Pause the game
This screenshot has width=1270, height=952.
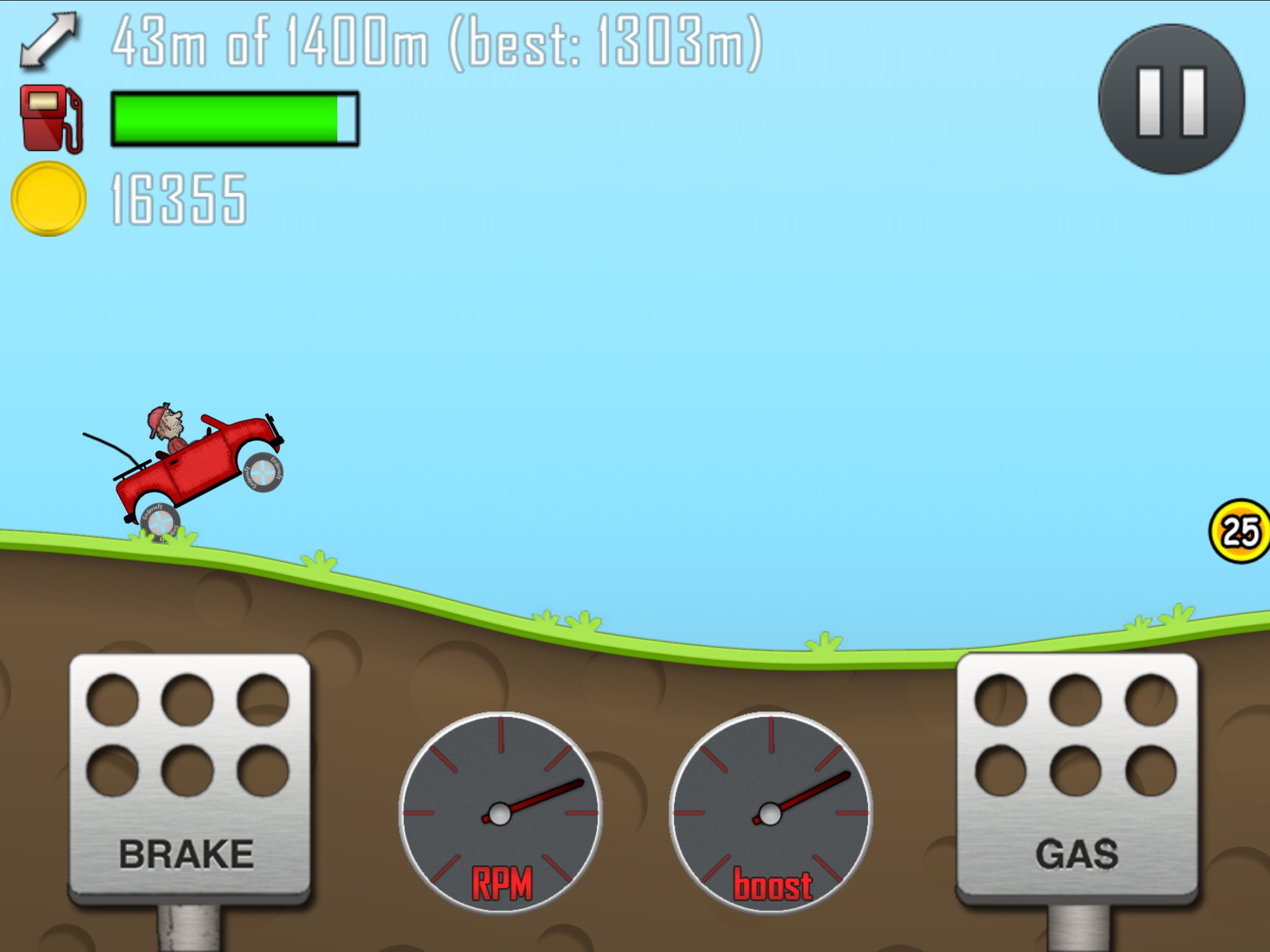pyautogui.click(x=1171, y=99)
